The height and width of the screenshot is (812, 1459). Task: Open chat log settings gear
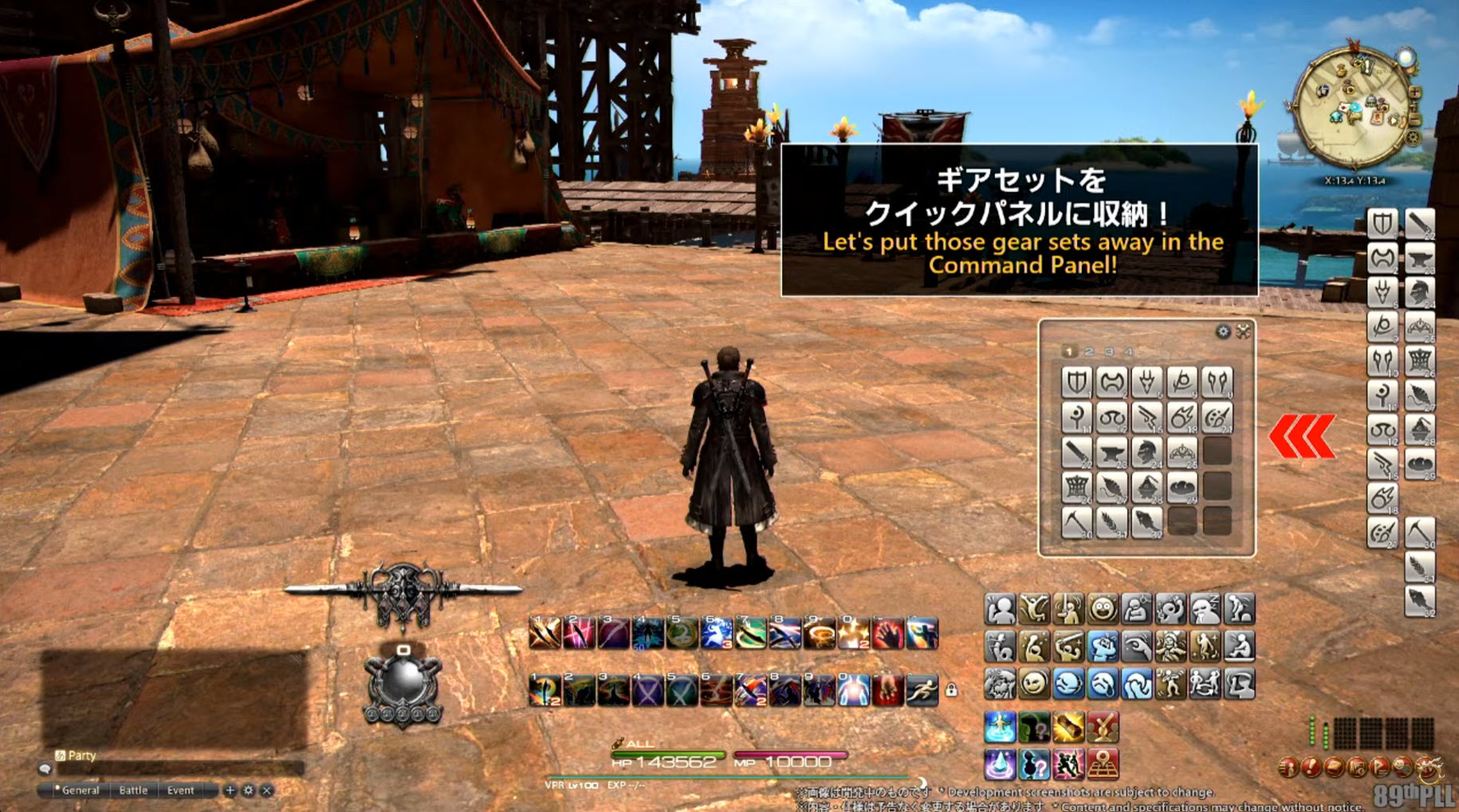point(249,790)
